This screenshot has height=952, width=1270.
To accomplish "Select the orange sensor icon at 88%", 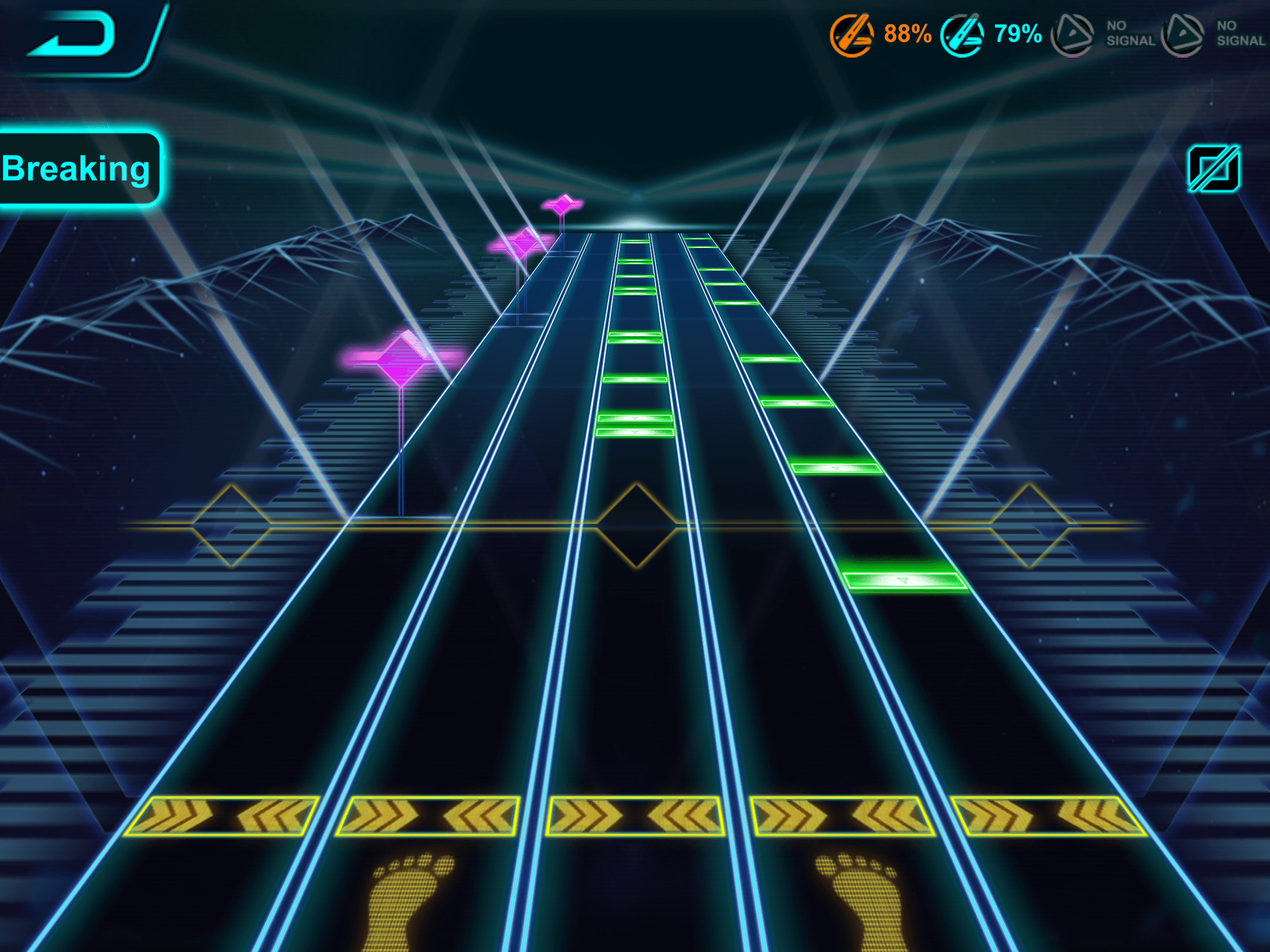I will 851,35.
